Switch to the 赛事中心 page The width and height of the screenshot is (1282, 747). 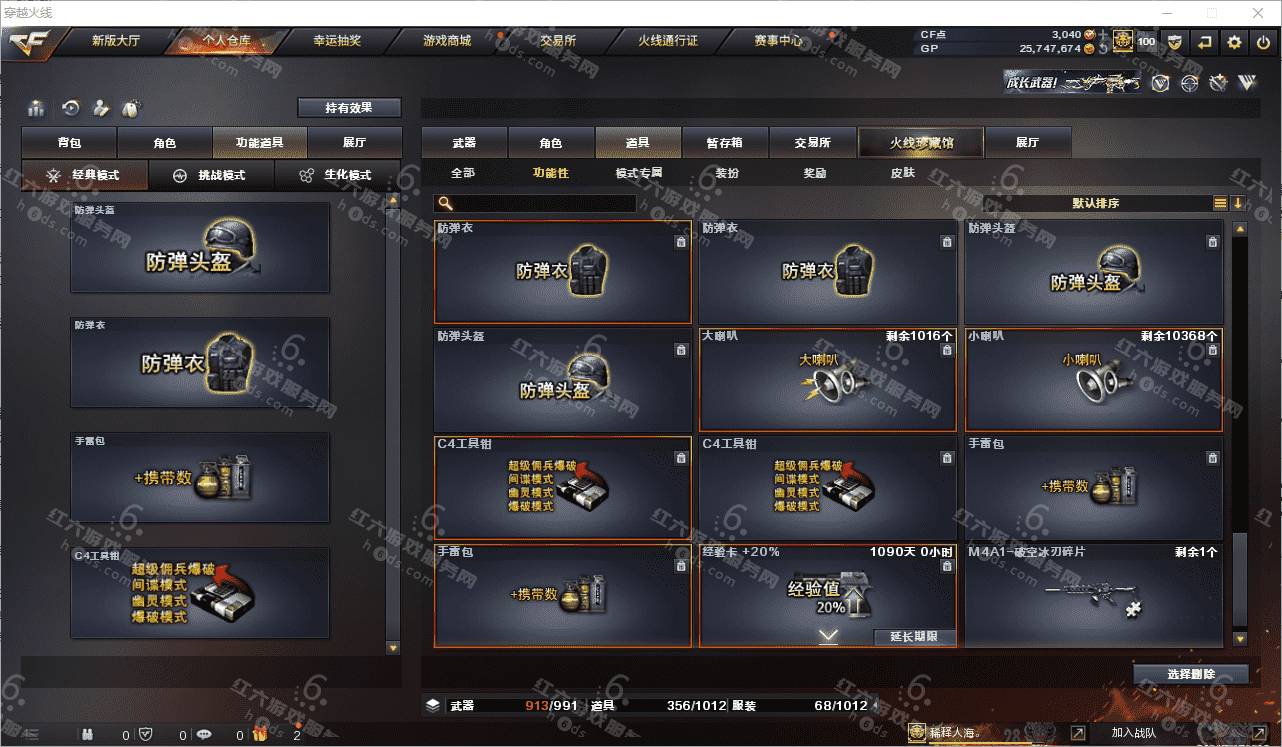click(x=778, y=41)
